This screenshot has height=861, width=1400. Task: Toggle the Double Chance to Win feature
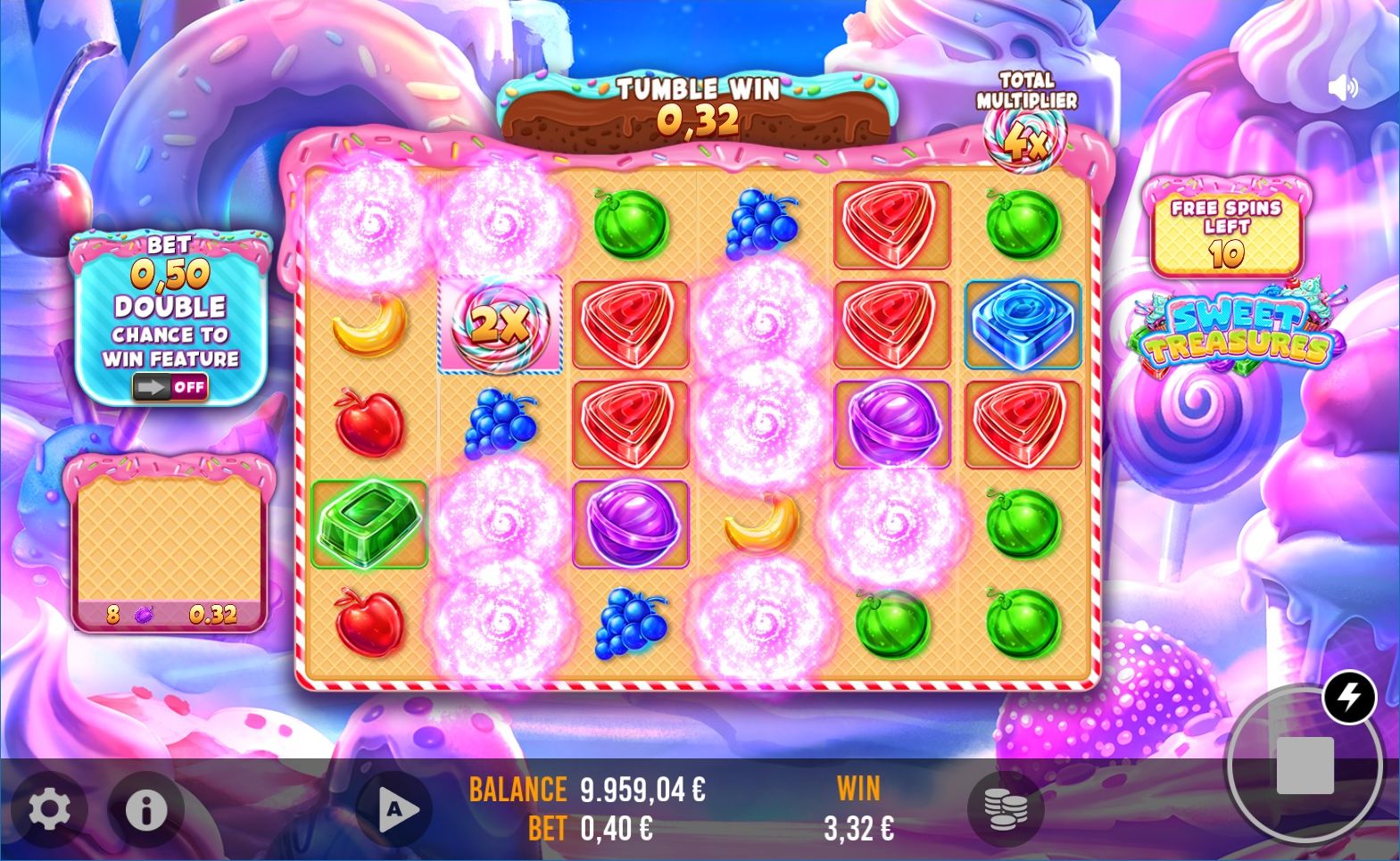[170, 387]
